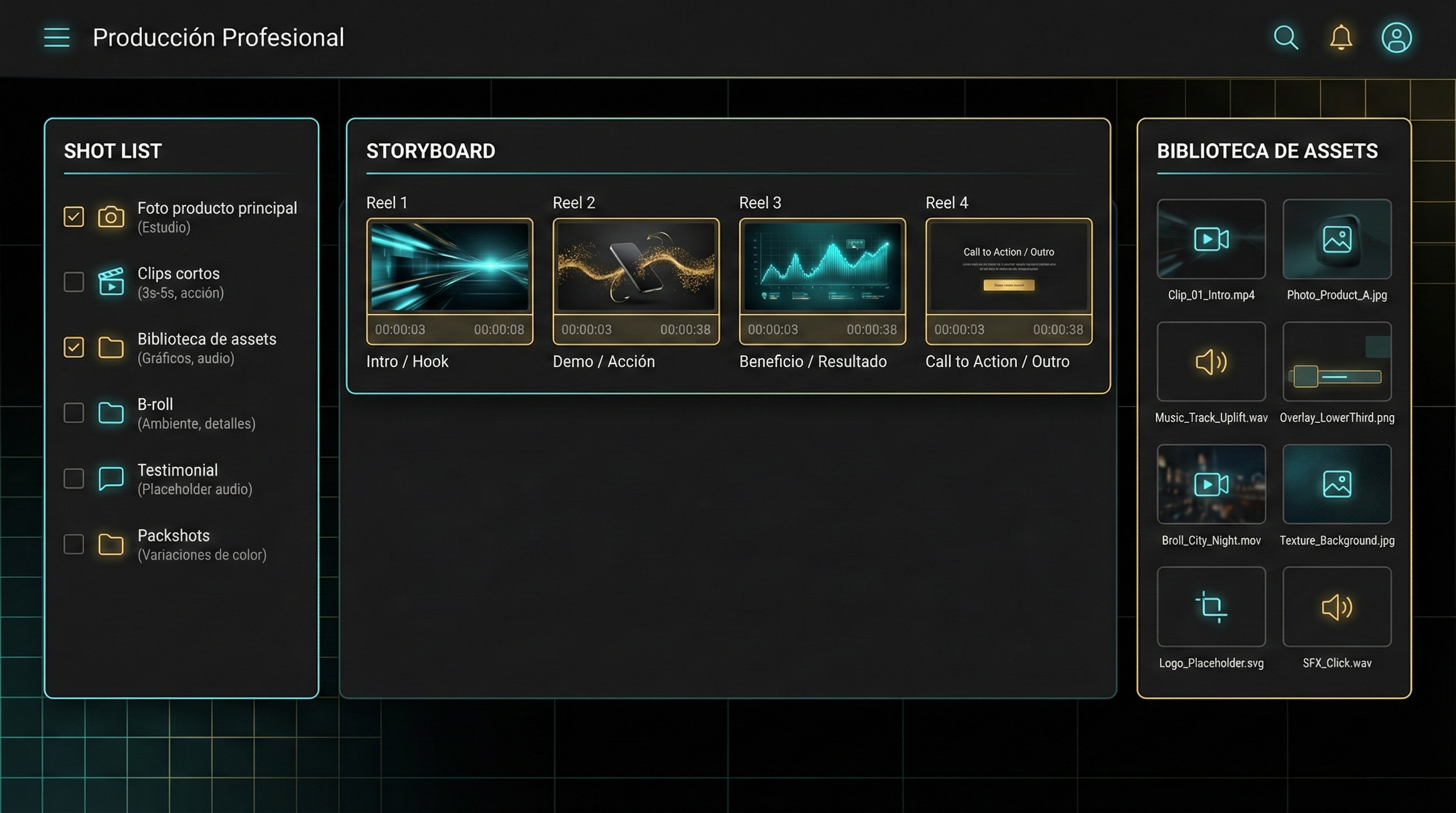Open the hamburger menu
Screen dimensions: 1456x813
57,37
